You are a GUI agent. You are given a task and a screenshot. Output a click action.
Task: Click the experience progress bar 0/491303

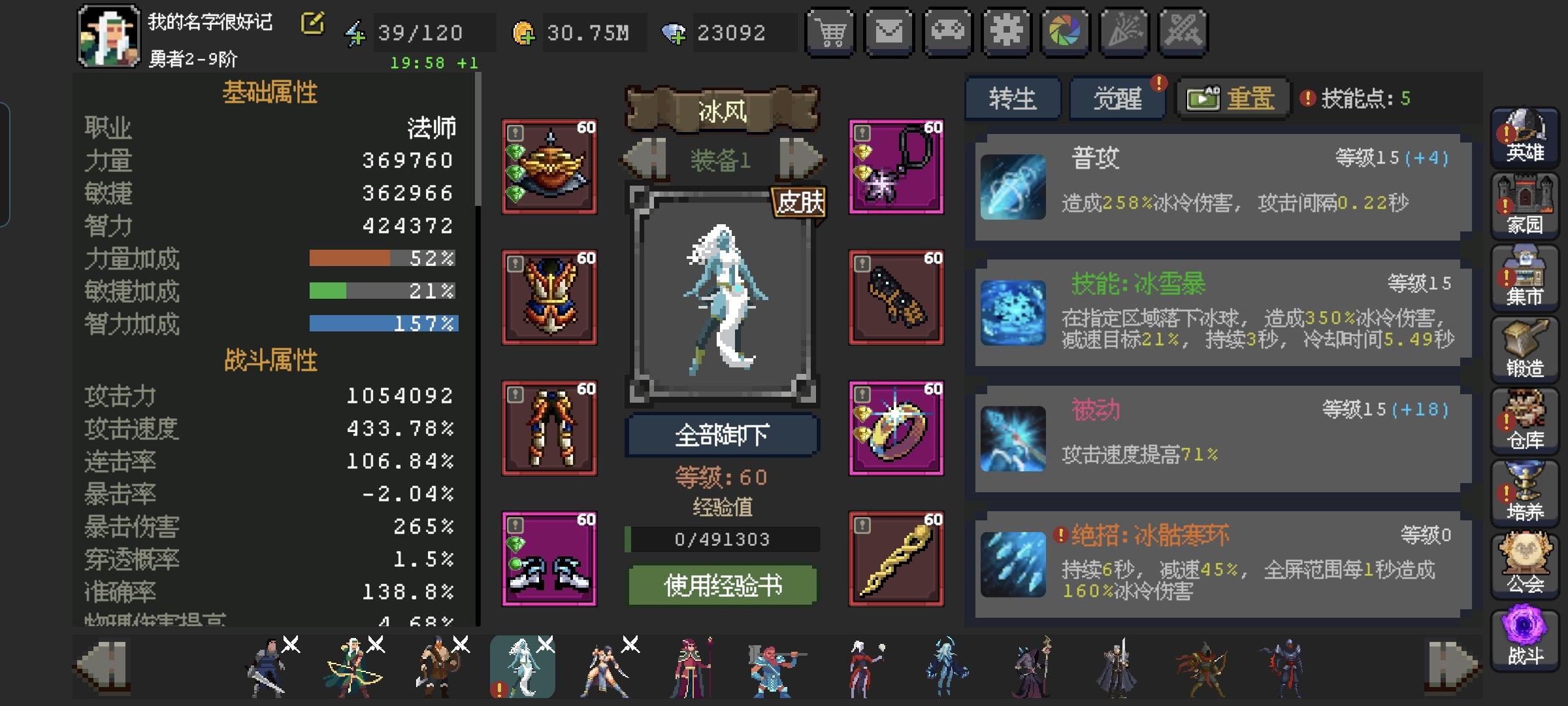pyautogui.click(x=723, y=539)
